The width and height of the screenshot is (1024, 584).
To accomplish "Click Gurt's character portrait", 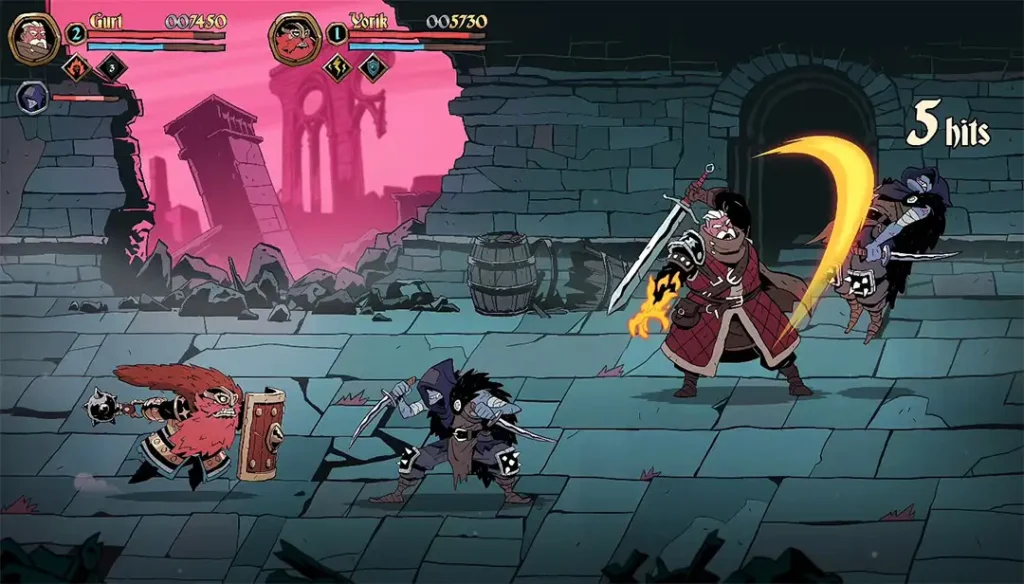I will [34, 38].
